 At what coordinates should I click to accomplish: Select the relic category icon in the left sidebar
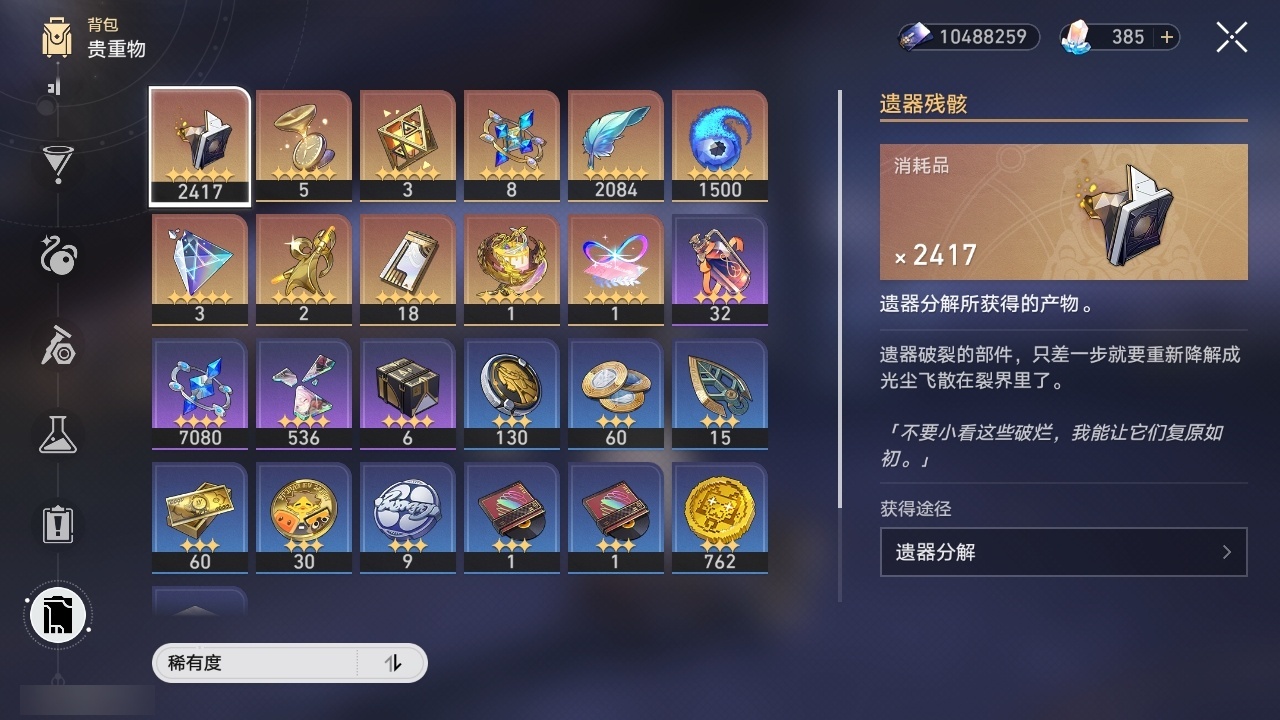coord(57,345)
